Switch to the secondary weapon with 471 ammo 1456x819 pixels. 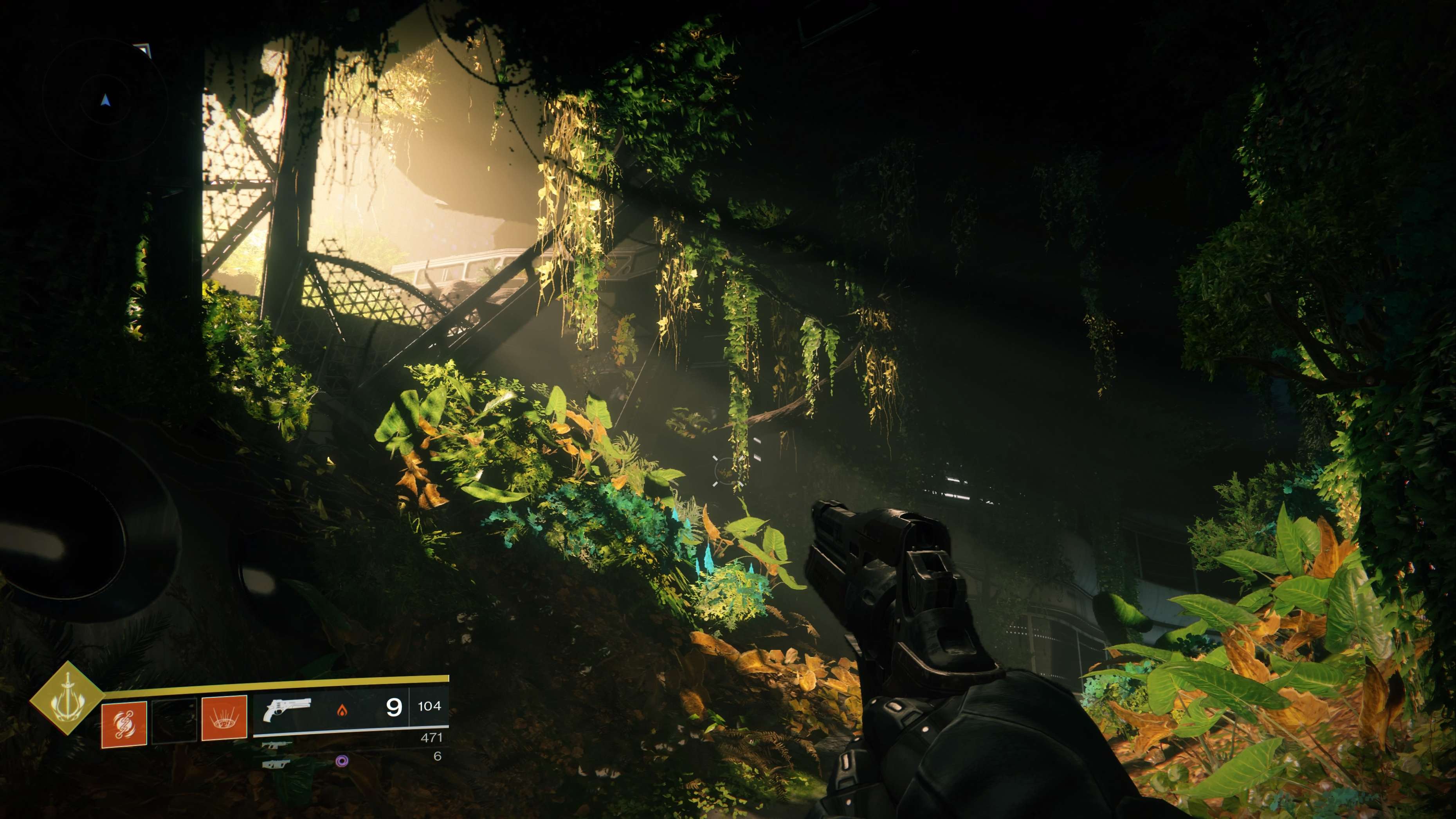(277, 745)
